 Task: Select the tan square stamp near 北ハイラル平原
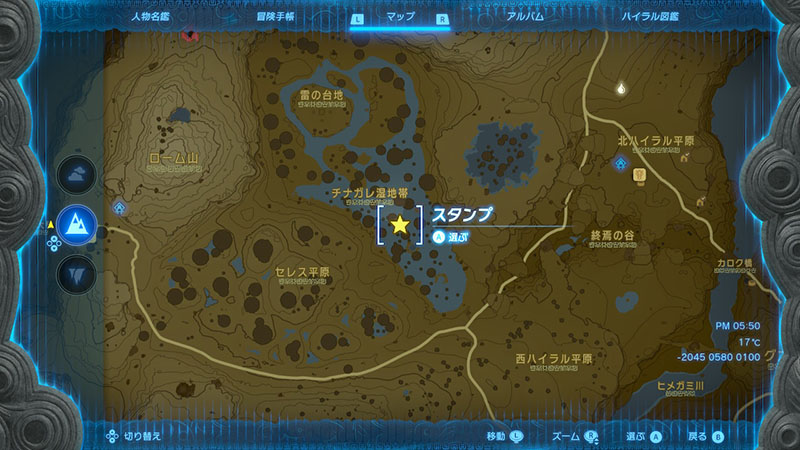point(639,176)
